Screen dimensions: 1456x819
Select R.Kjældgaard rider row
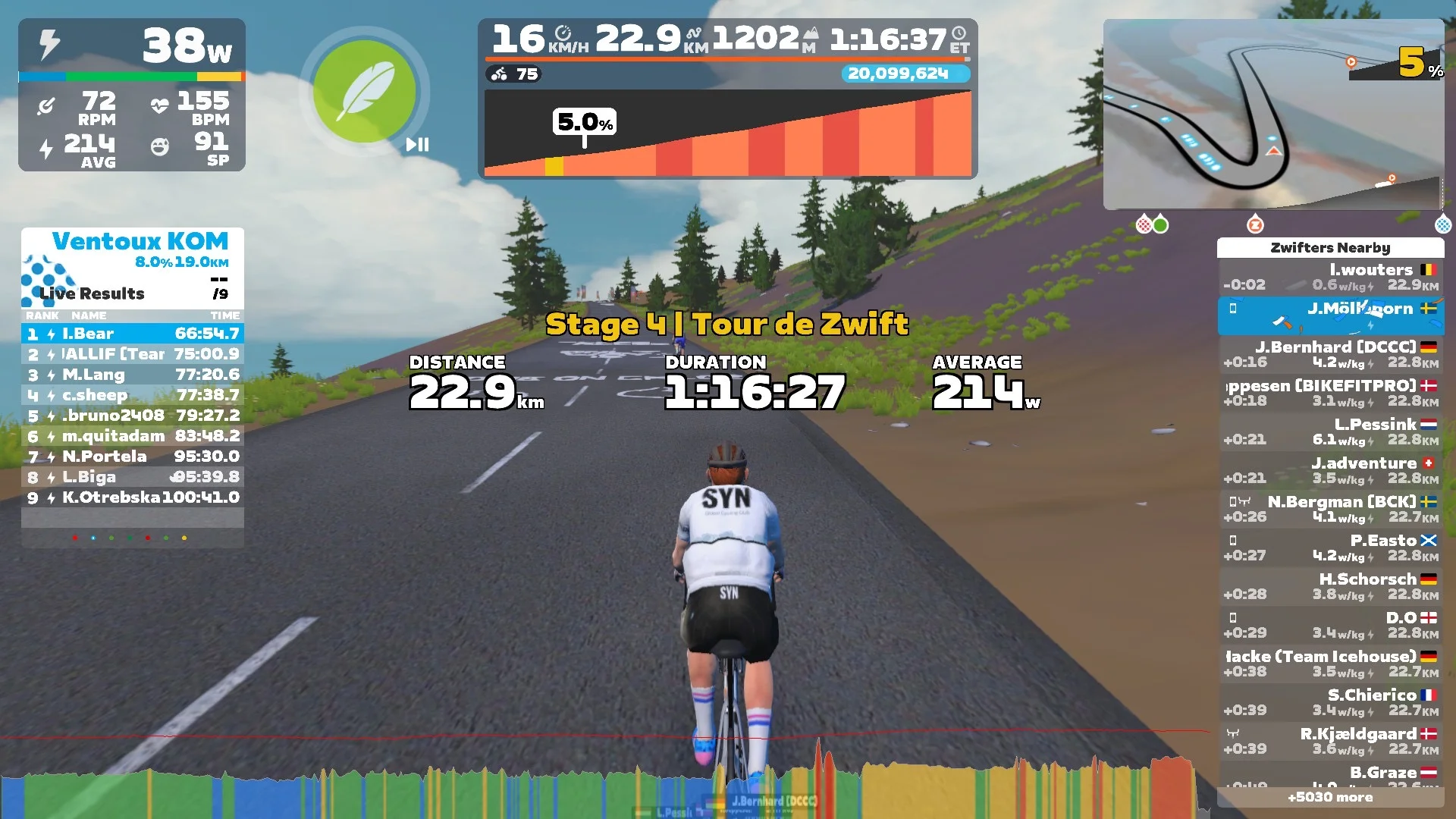(1330, 742)
